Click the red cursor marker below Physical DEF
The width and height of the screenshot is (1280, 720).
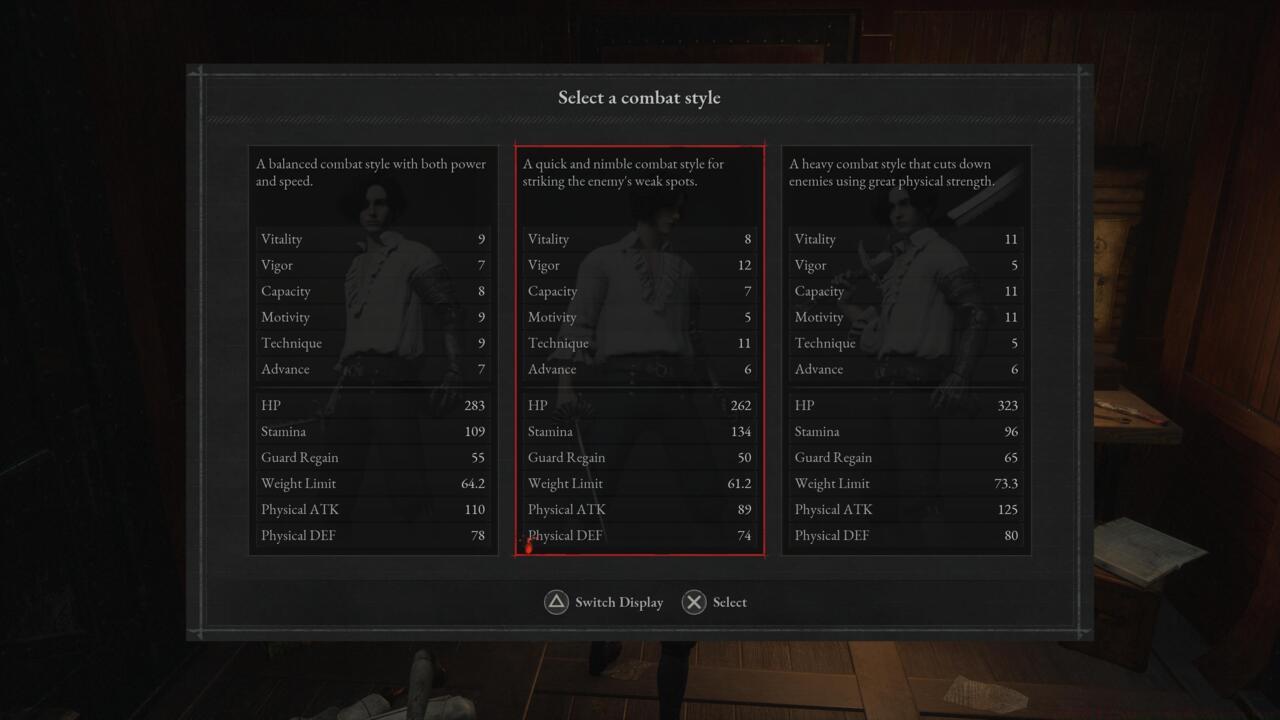528,548
